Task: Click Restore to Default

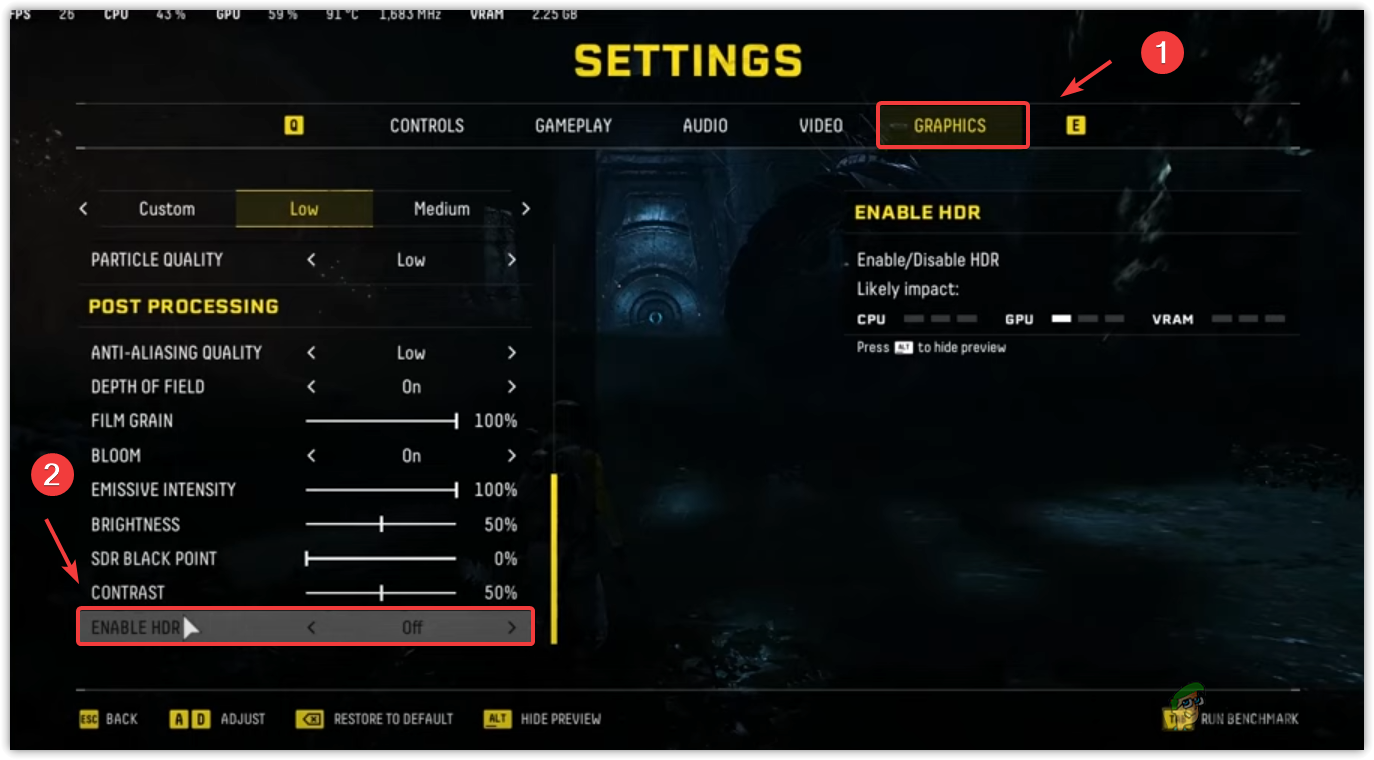Action: 392,719
